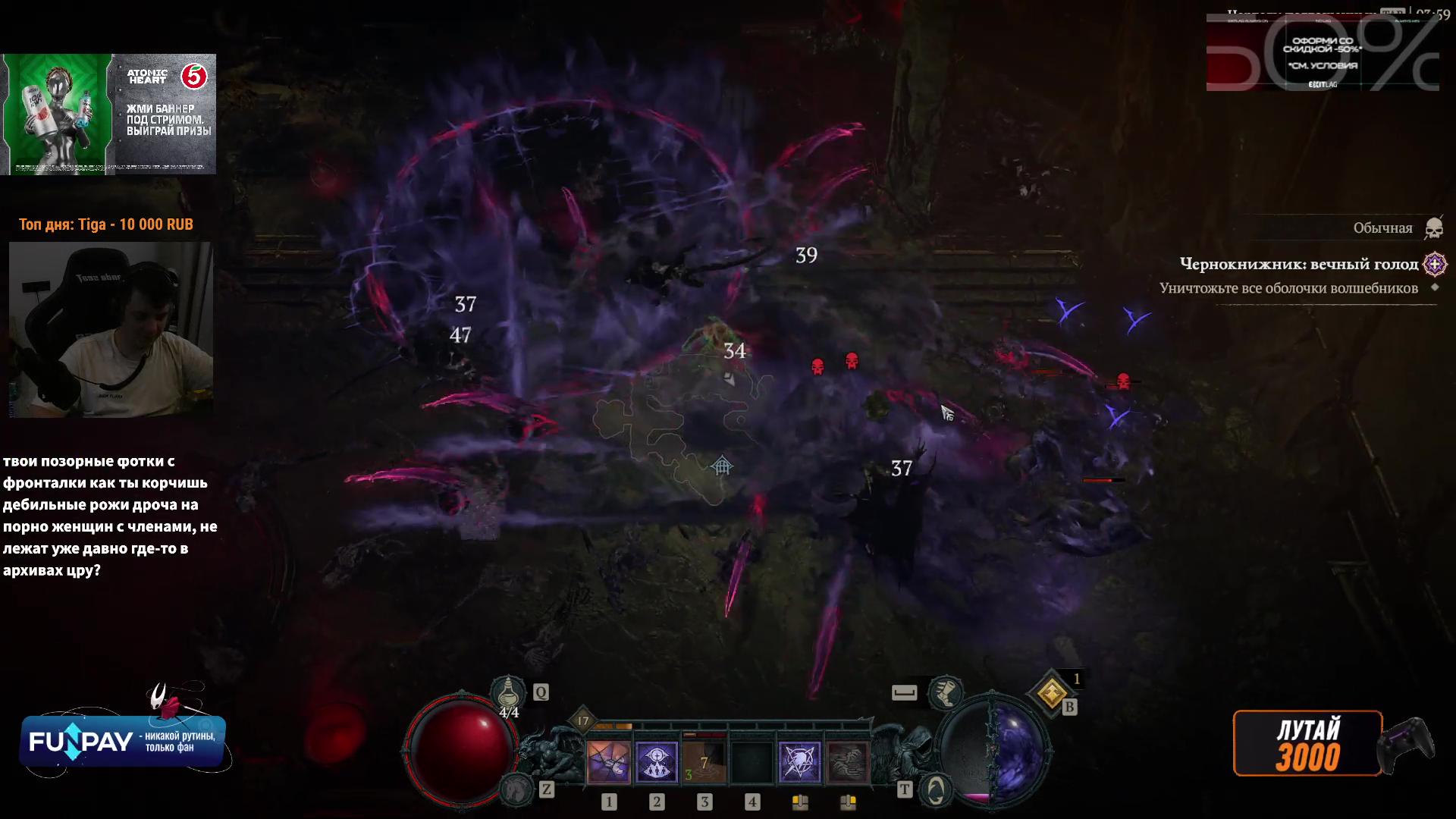Screen dimensions: 1456x819
Task: Select the cooldown skill in slot 3
Action: [704, 761]
